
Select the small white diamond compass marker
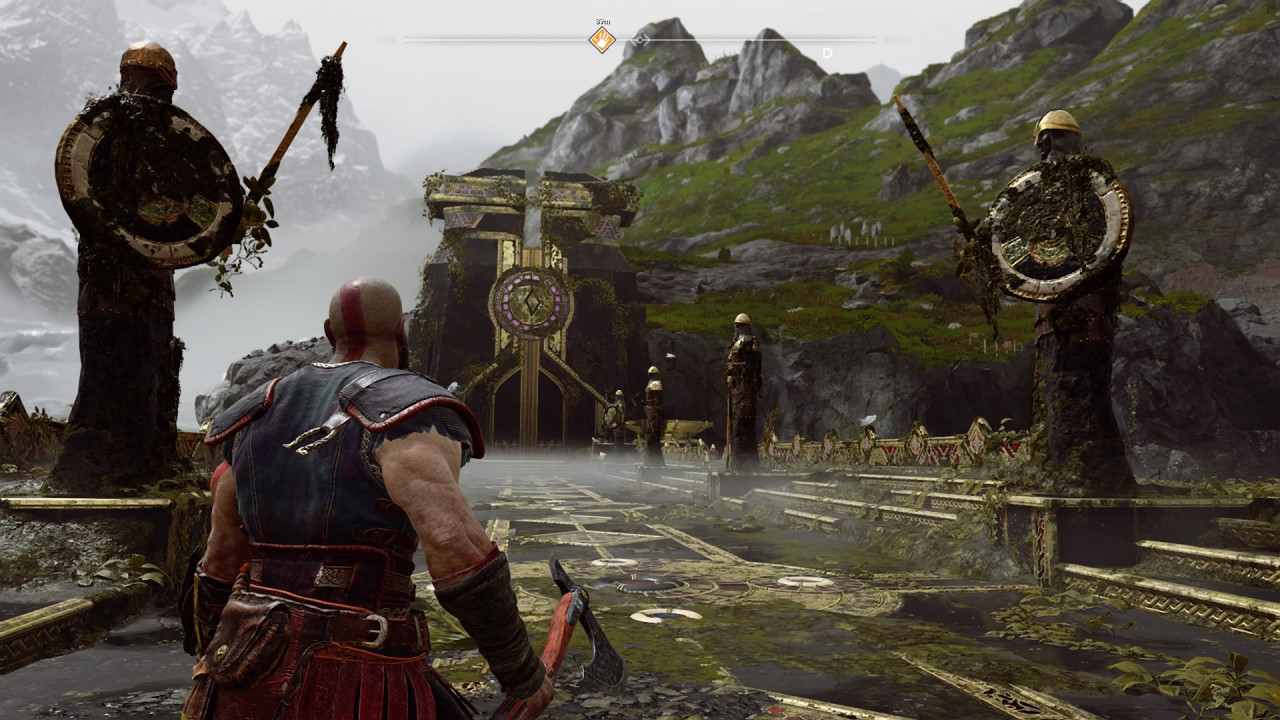point(641,40)
